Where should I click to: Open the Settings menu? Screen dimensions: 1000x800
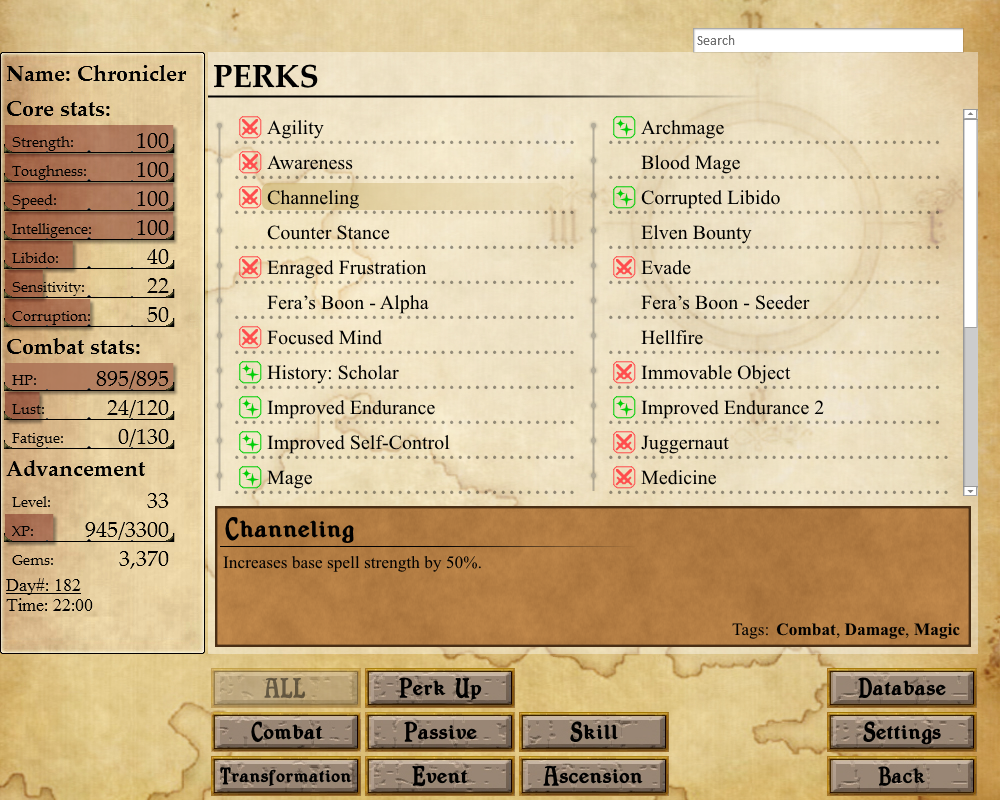click(902, 732)
